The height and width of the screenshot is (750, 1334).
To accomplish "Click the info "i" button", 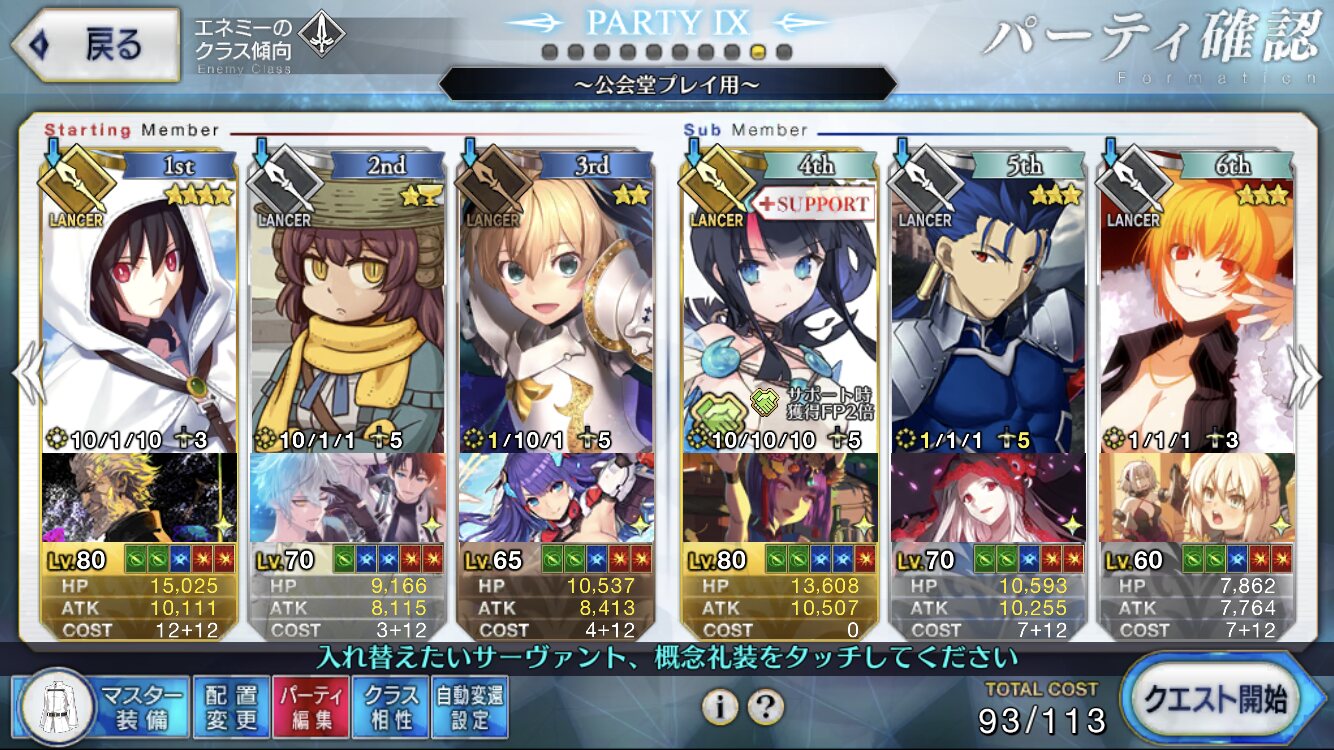I will tap(719, 707).
